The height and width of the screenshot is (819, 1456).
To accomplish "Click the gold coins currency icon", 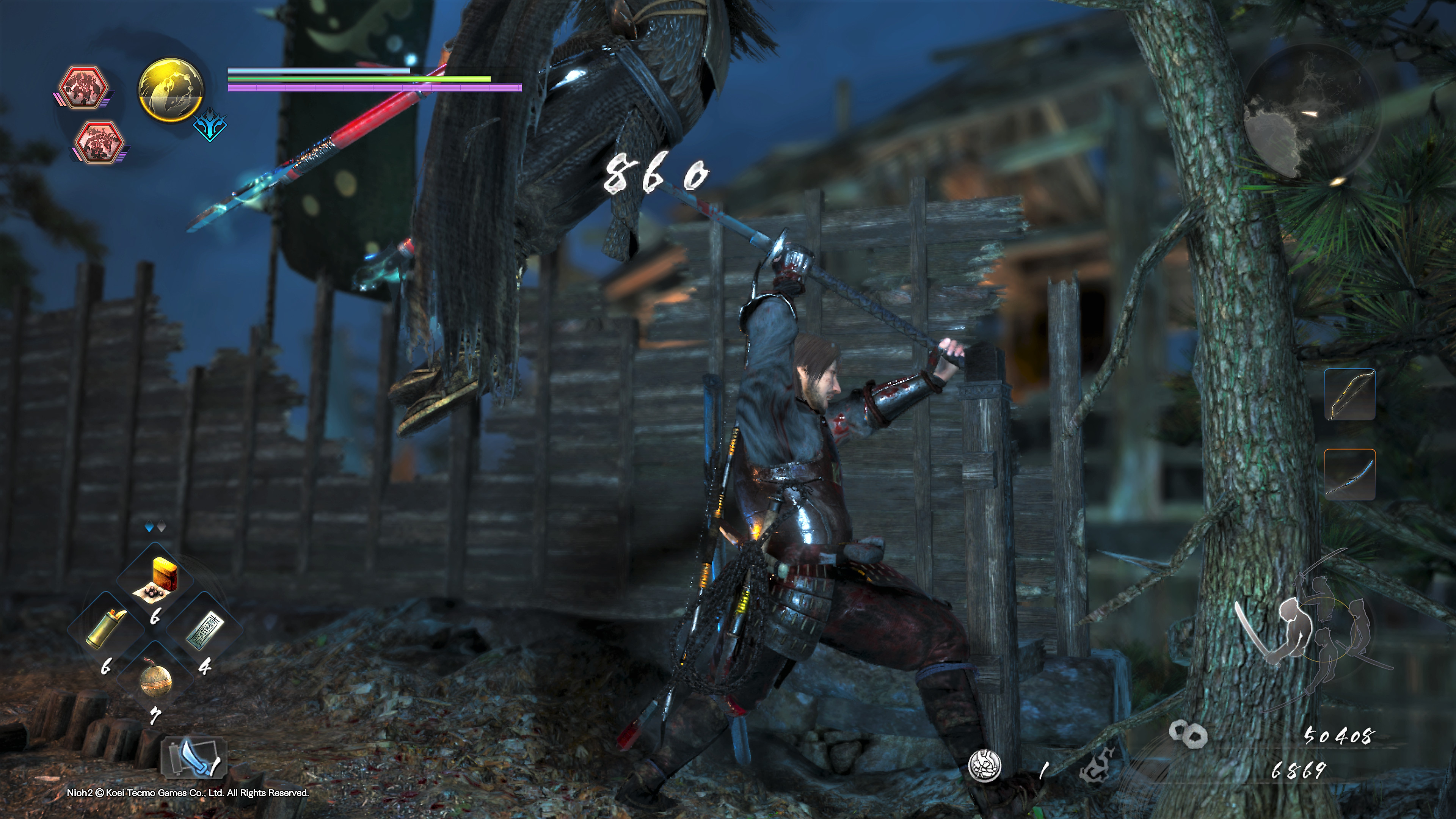I will [x=1188, y=734].
